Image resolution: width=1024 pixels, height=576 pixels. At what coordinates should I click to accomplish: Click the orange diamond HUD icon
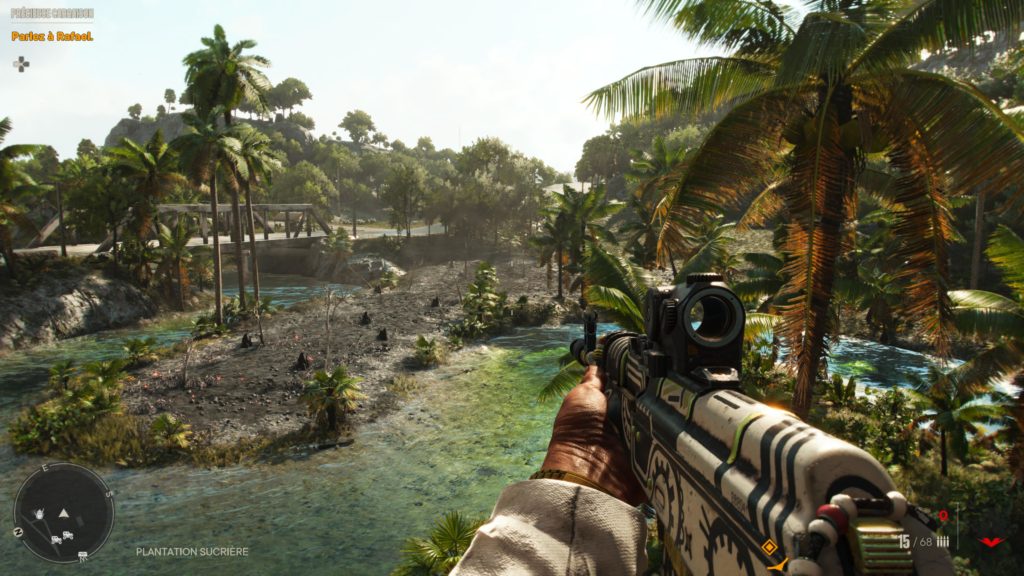pyautogui.click(x=769, y=547)
